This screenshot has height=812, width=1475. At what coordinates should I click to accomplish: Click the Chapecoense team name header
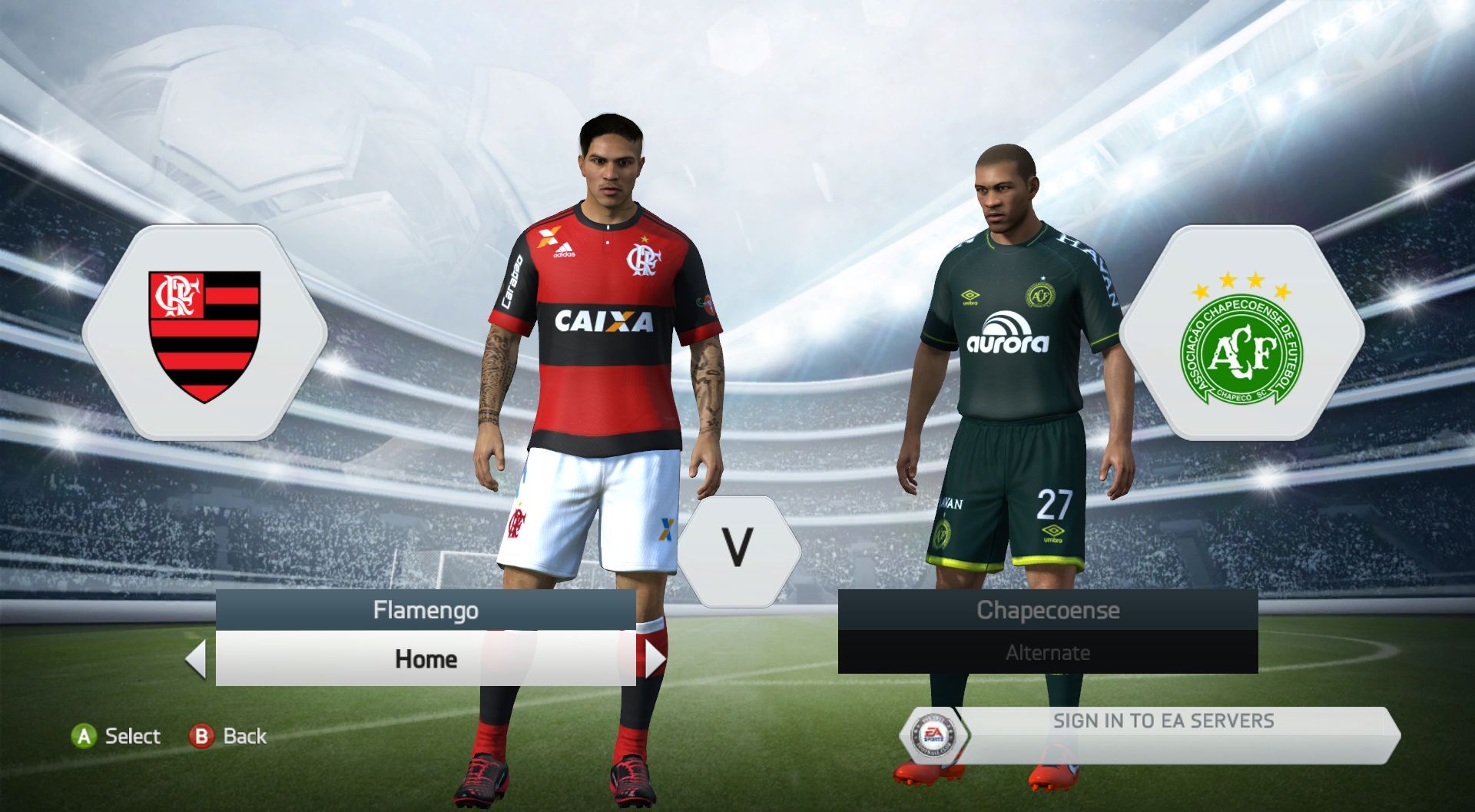point(1047,610)
